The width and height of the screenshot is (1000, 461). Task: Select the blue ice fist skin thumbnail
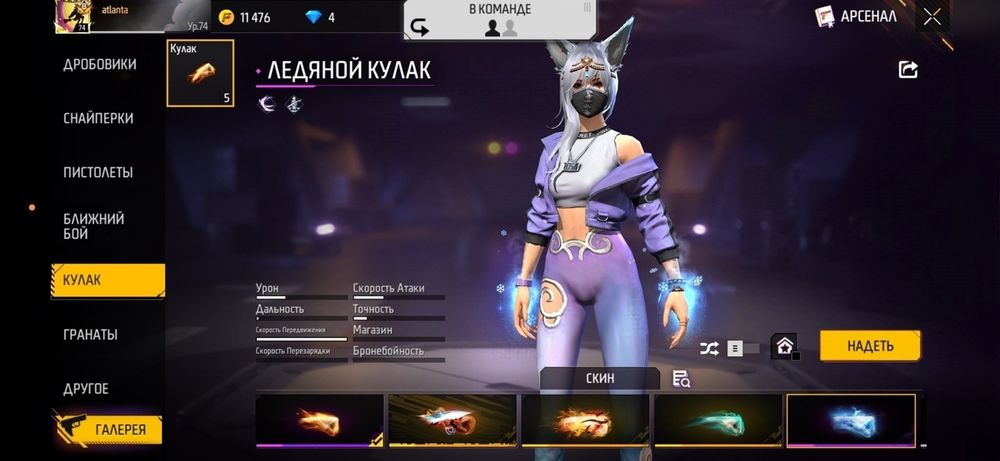[x=851, y=420]
